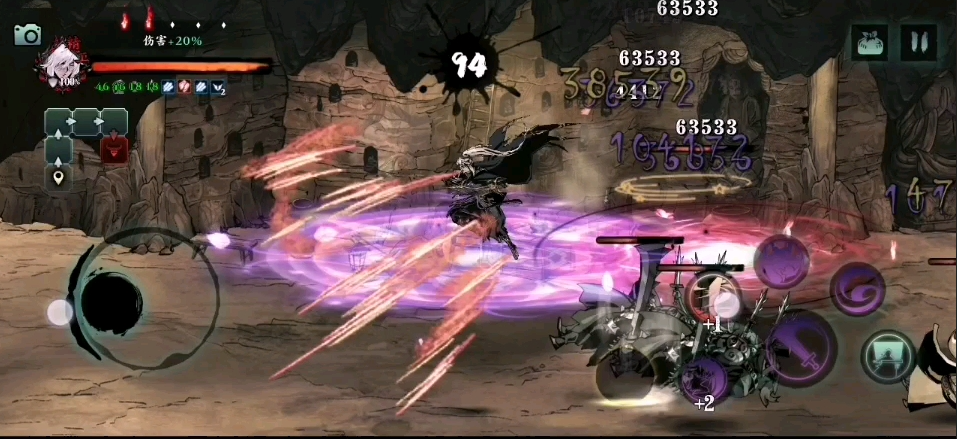
Task: Trigger the purple skill showing +2
Action: point(703,380)
